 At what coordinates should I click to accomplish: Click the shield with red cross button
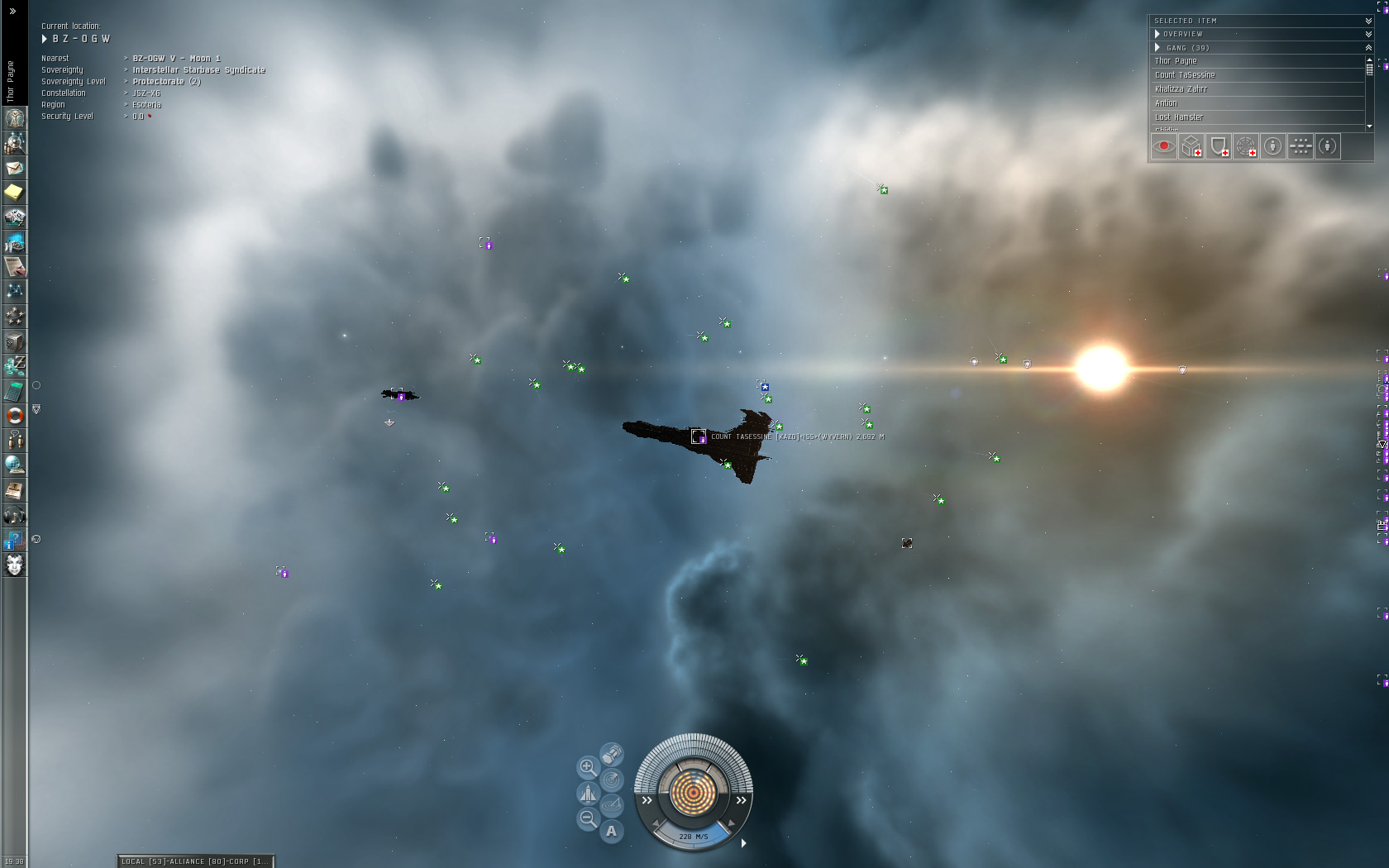point(1219,146)
